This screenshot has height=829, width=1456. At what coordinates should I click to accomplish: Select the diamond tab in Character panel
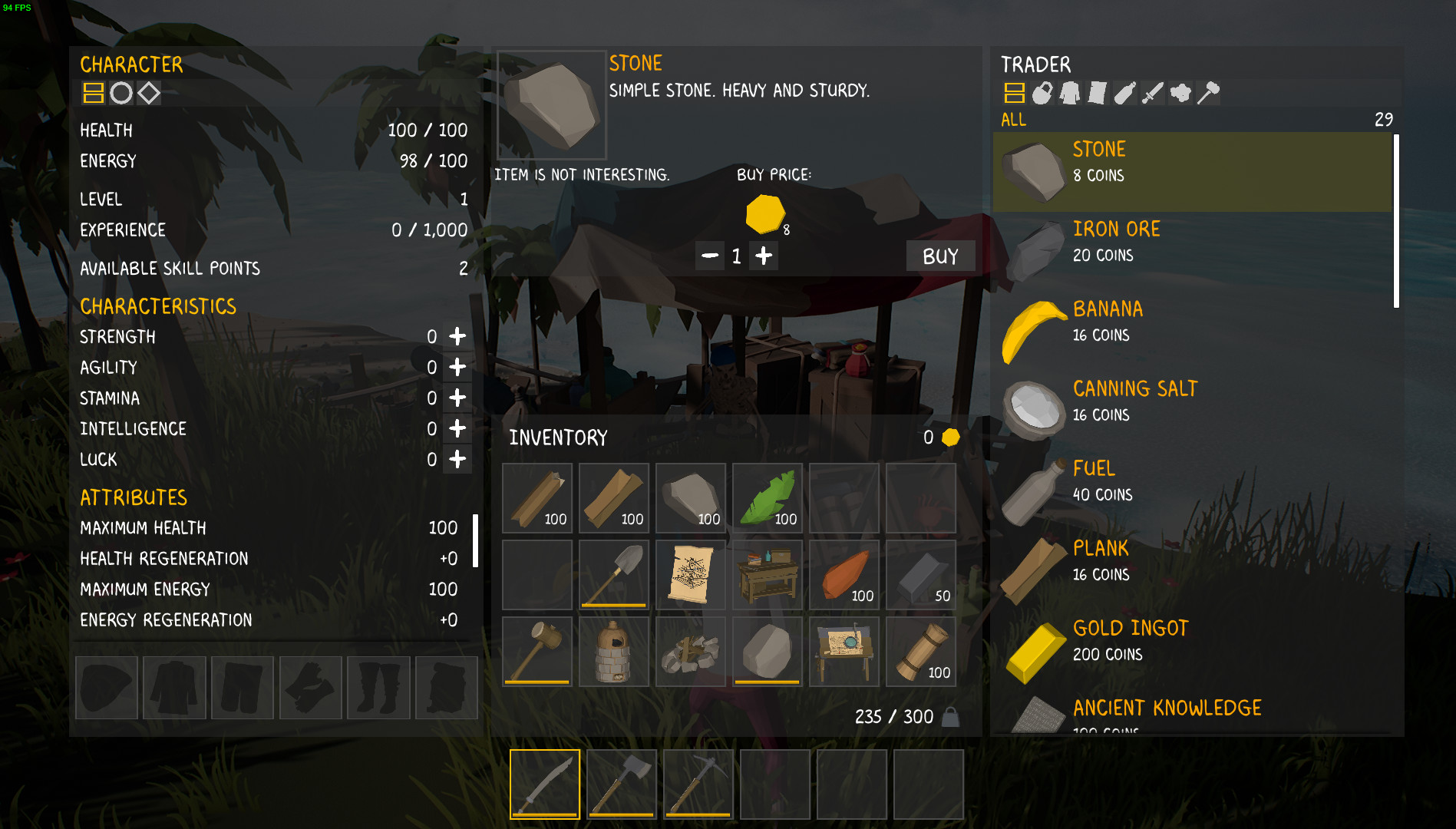[148, 94]
